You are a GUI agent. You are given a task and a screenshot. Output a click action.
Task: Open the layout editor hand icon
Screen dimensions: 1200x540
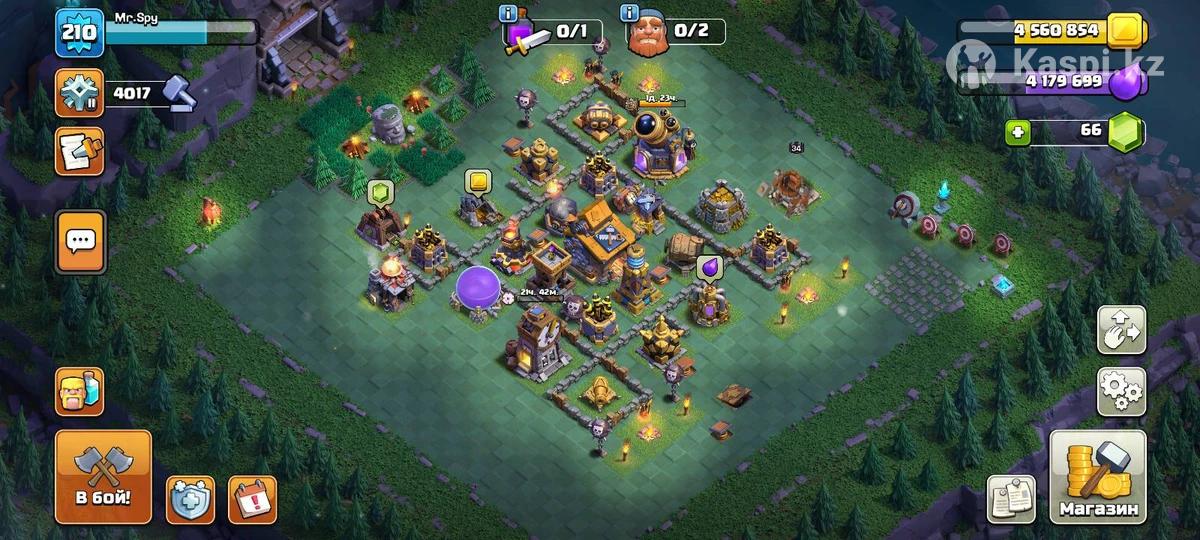coord(1121,329)
